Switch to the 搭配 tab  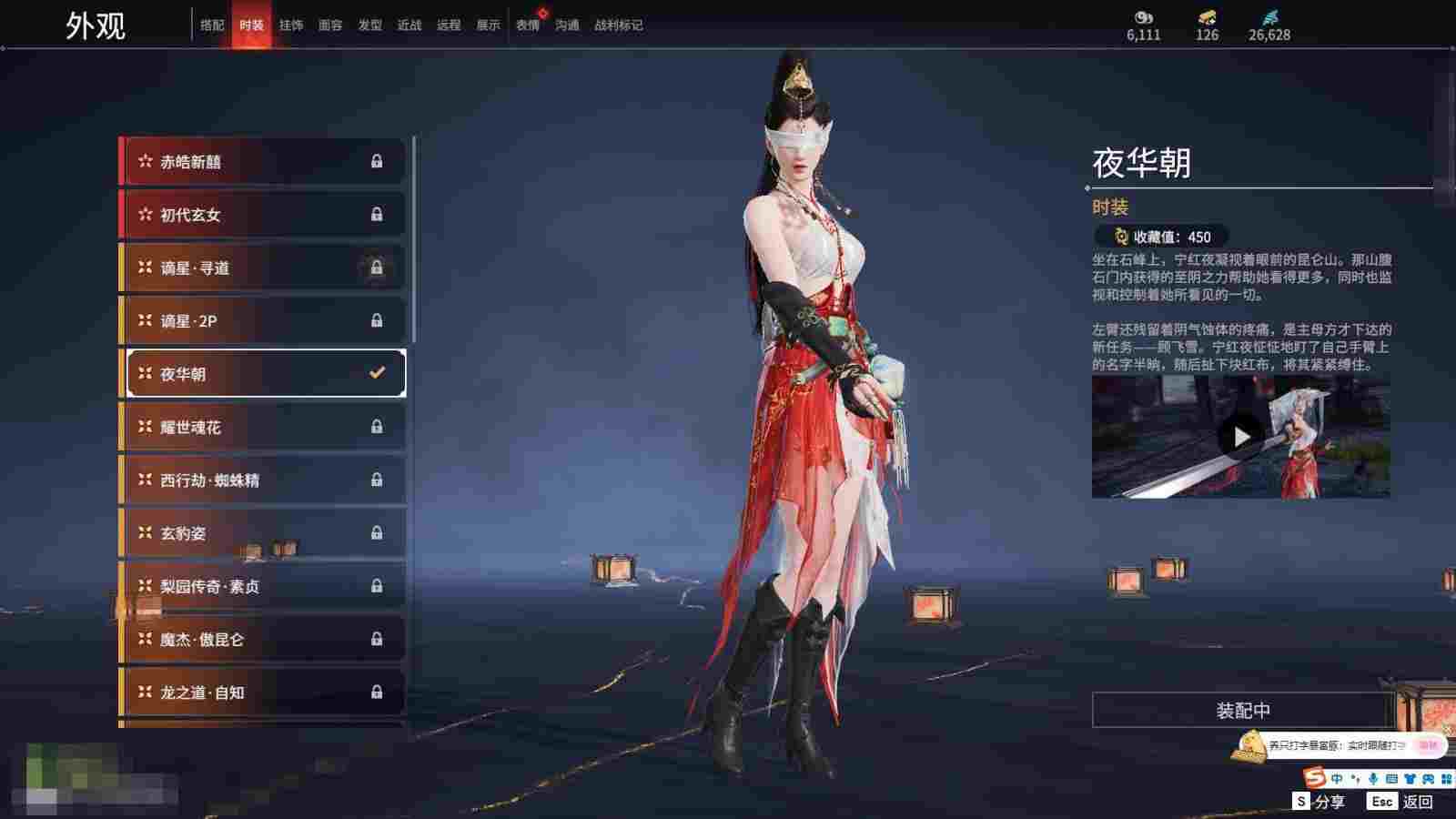pos(212,25)
